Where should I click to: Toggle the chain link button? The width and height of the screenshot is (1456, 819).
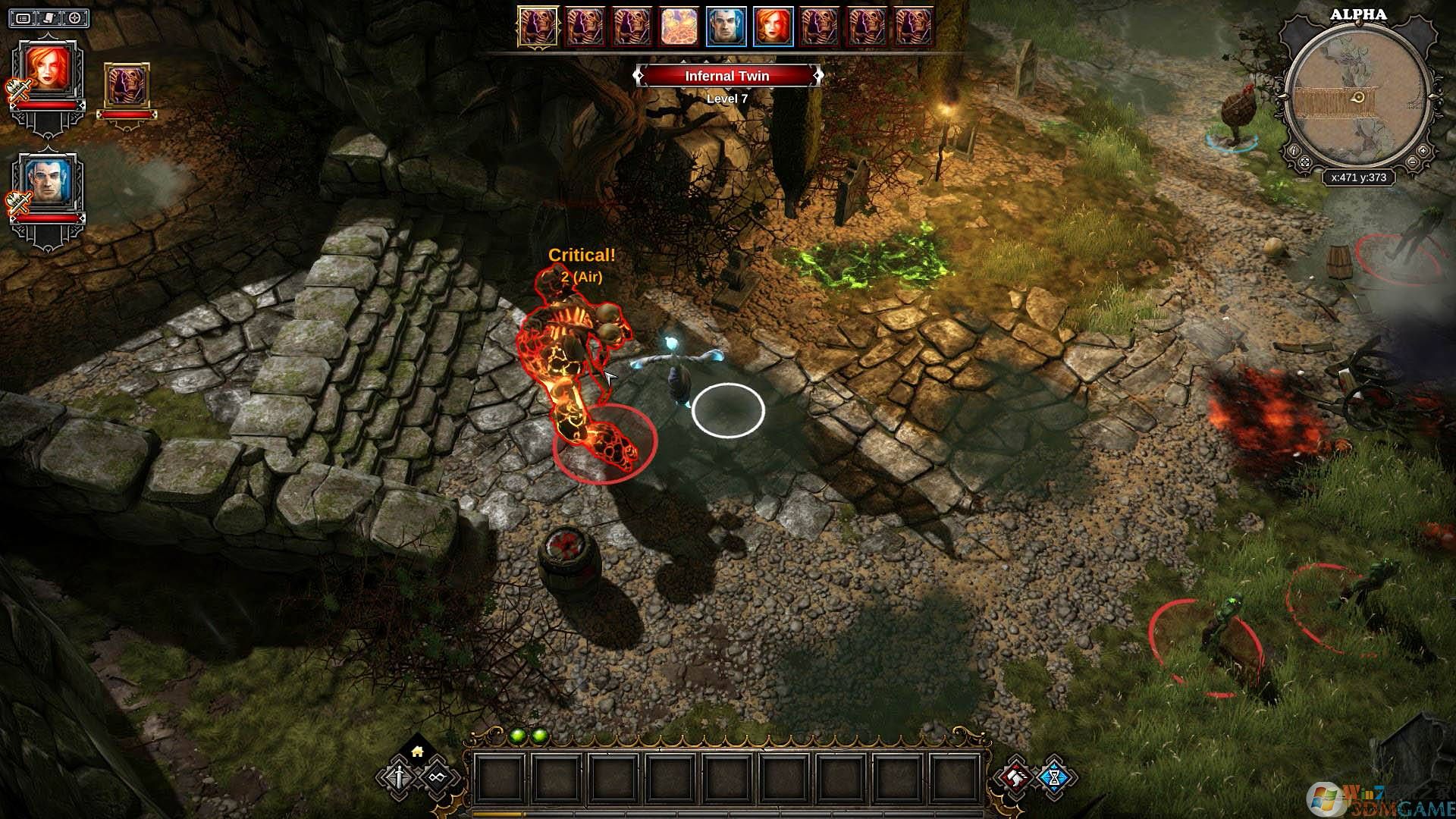click(436, 777)
